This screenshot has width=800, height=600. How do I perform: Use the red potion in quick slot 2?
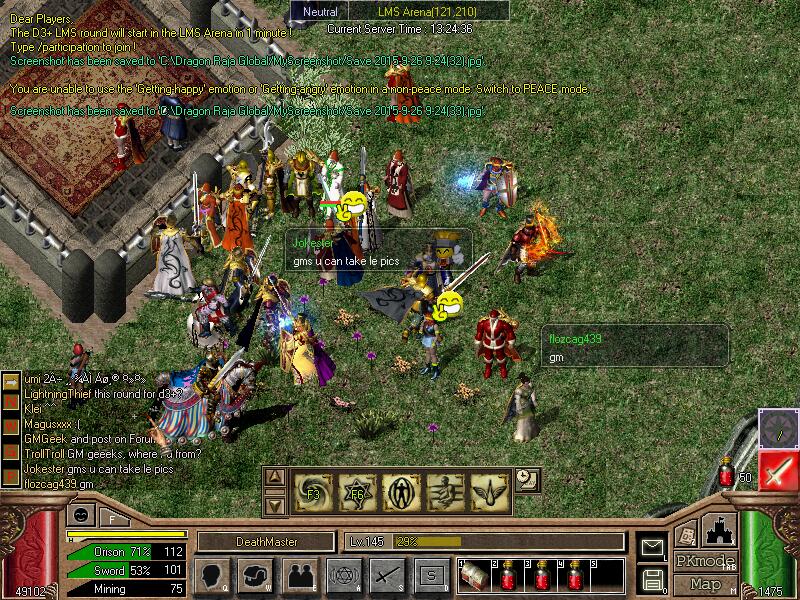coord(509,576)
